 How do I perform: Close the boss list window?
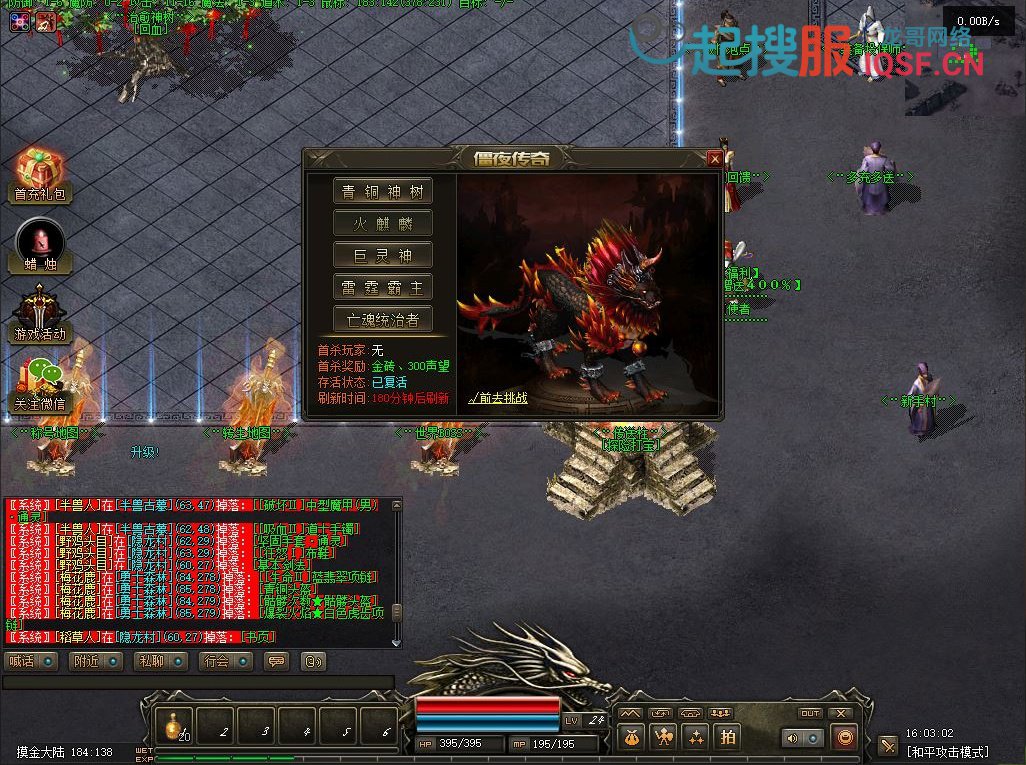click(x=714, y=158)
